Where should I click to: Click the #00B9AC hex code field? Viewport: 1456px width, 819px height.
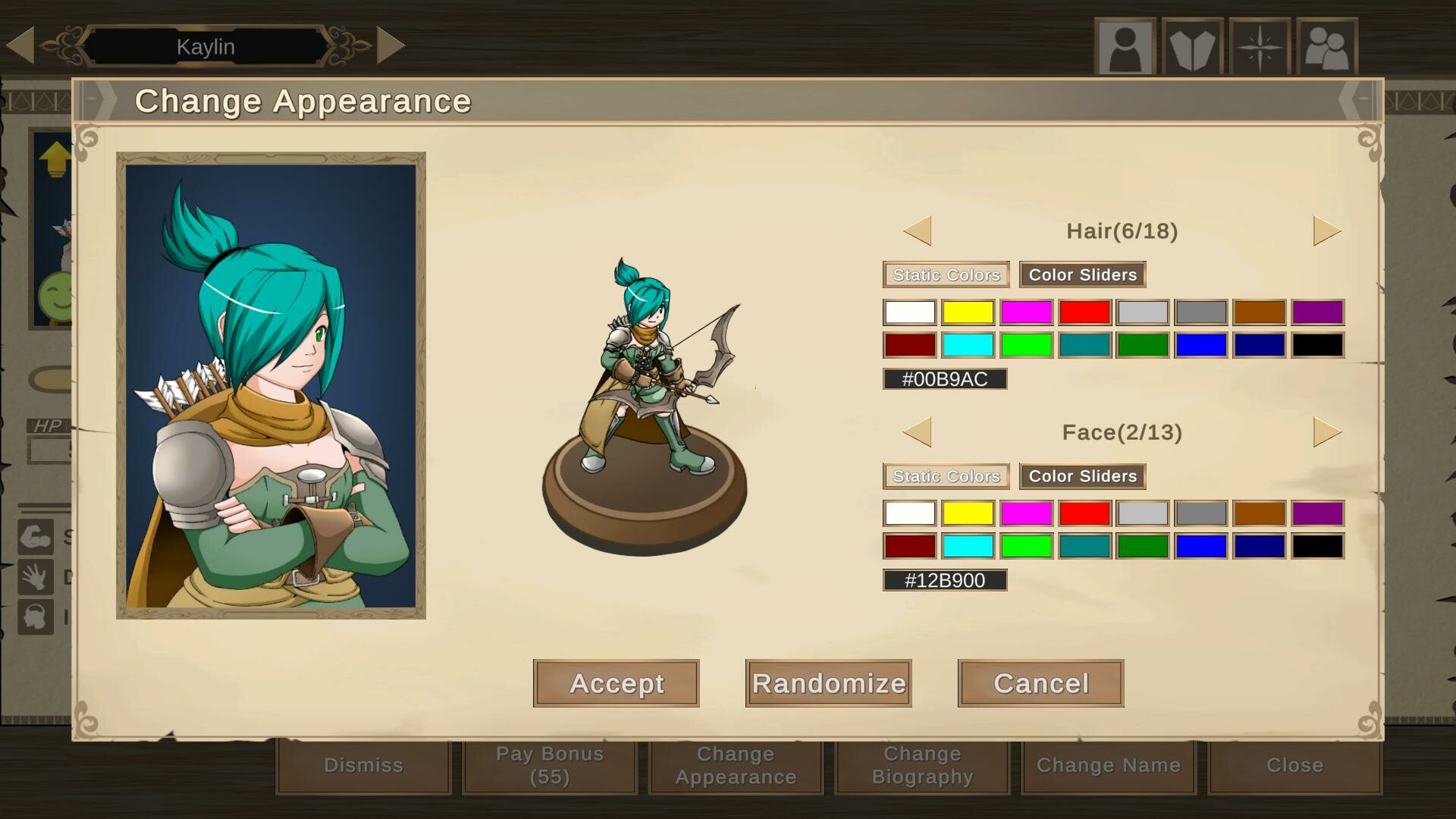coord(943,378)
